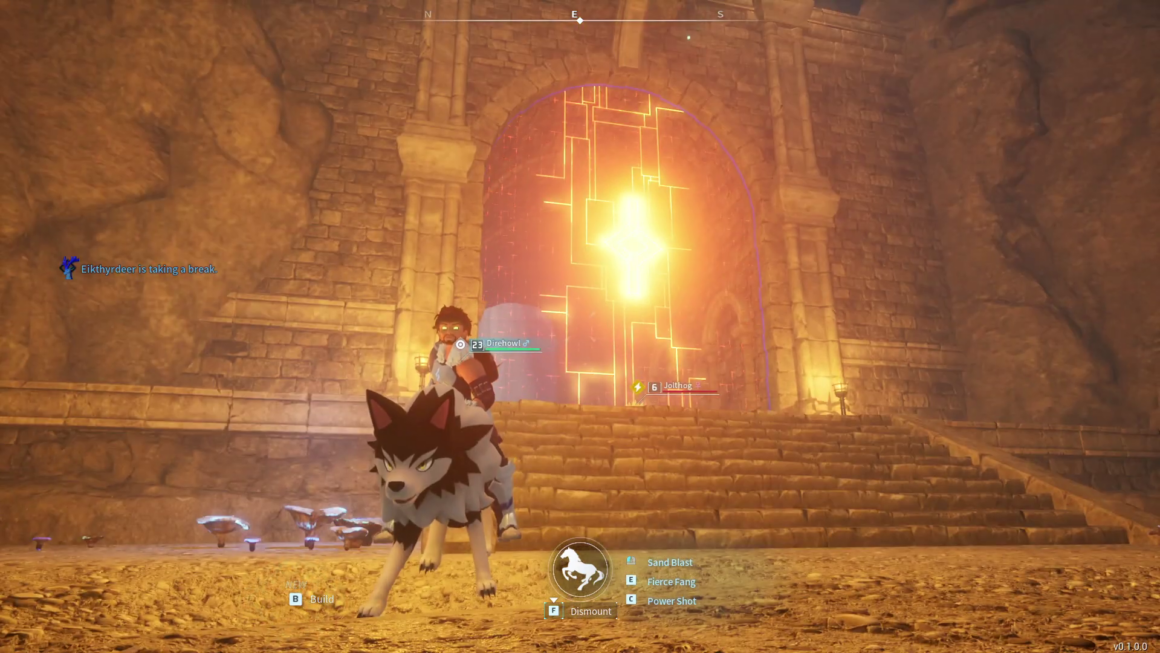Choose the Fierce Fang skill
Image resolution: width=1160 pixels, height=653 pixels.
(670, 582)
